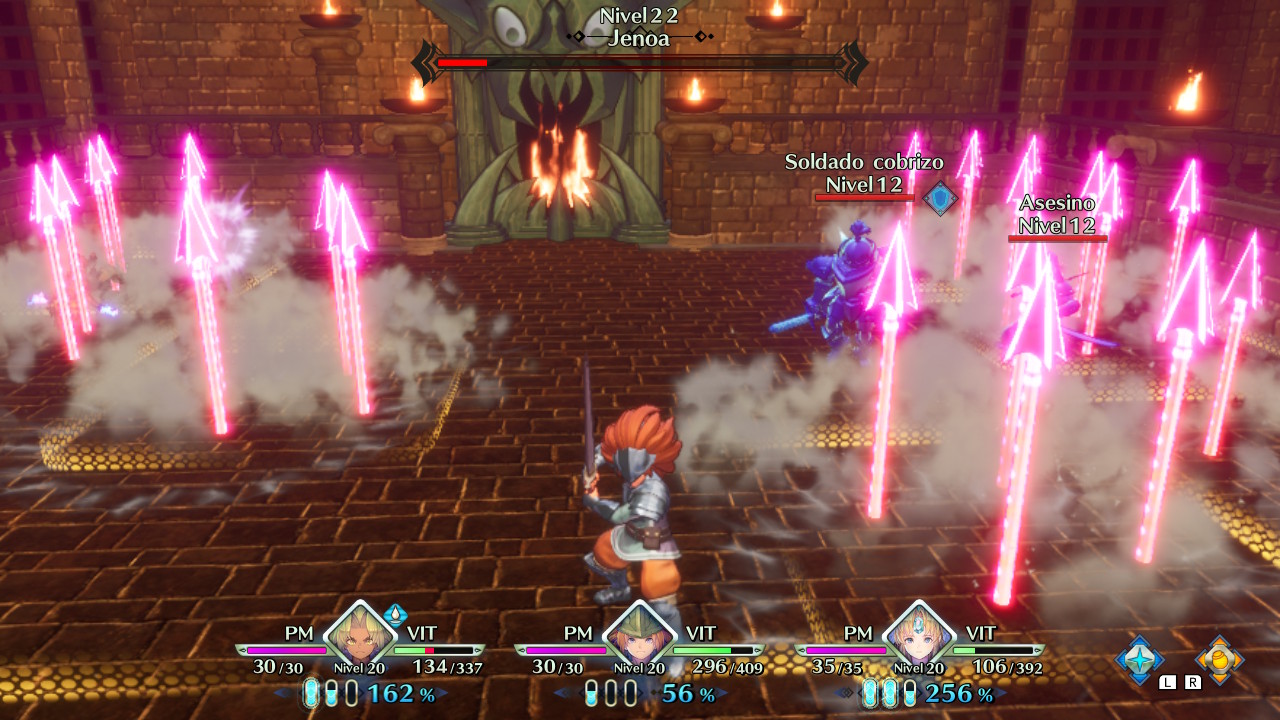Pick the tiara-wearing blonde character portrait
The width and height of the screenshot is (1280, 720).
coord(918,637)
